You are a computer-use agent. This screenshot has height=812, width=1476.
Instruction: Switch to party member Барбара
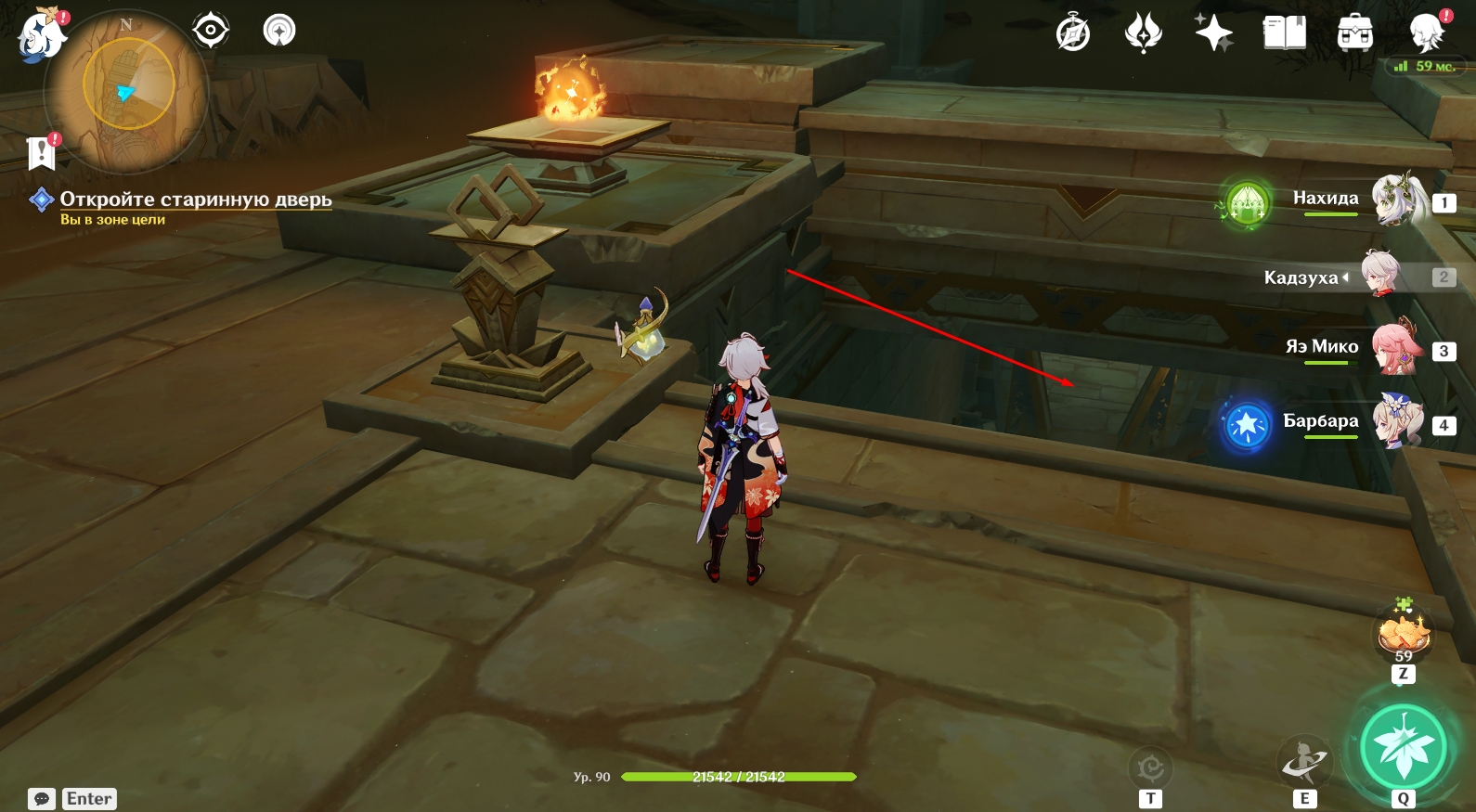click(1398, 422)
